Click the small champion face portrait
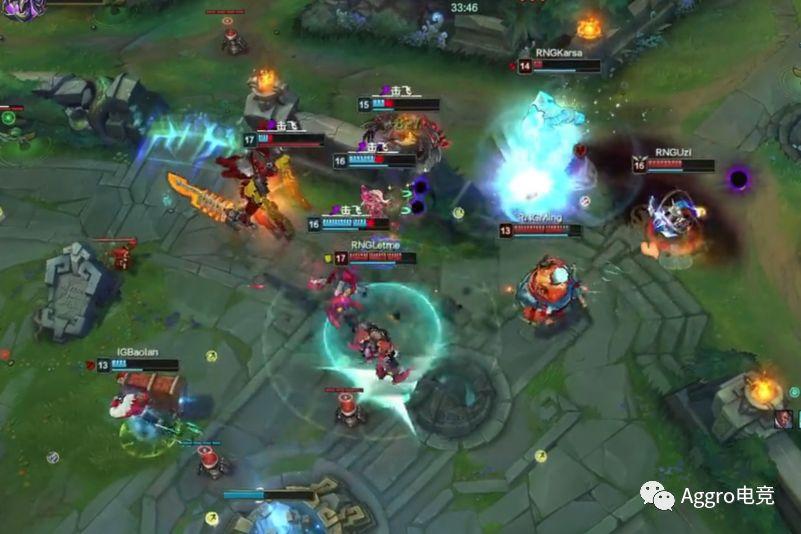This screenshot has width=801, height=534. click(x=785, y=418)
